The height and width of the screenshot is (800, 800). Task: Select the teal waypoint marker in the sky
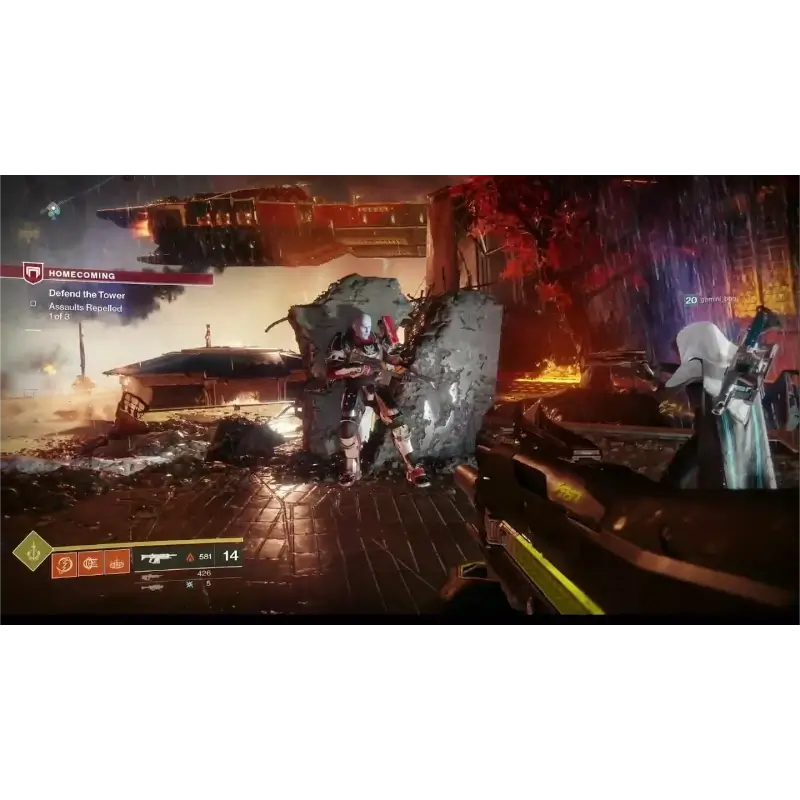pos(52,210)
